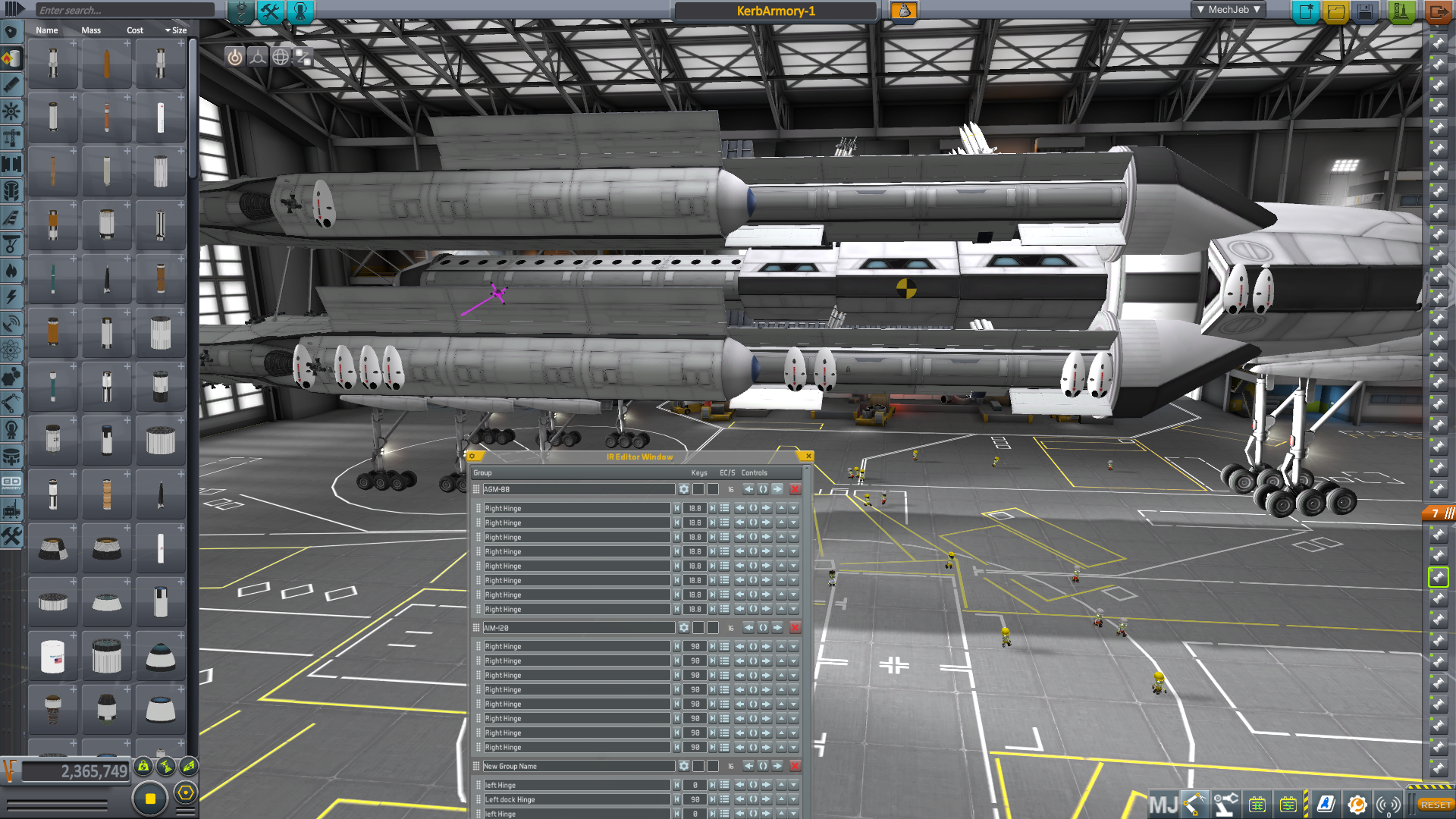The height and width of the screenshot is (819, 1456).
Task: Sort the parts list by Mass
Action: pos(91,30)
